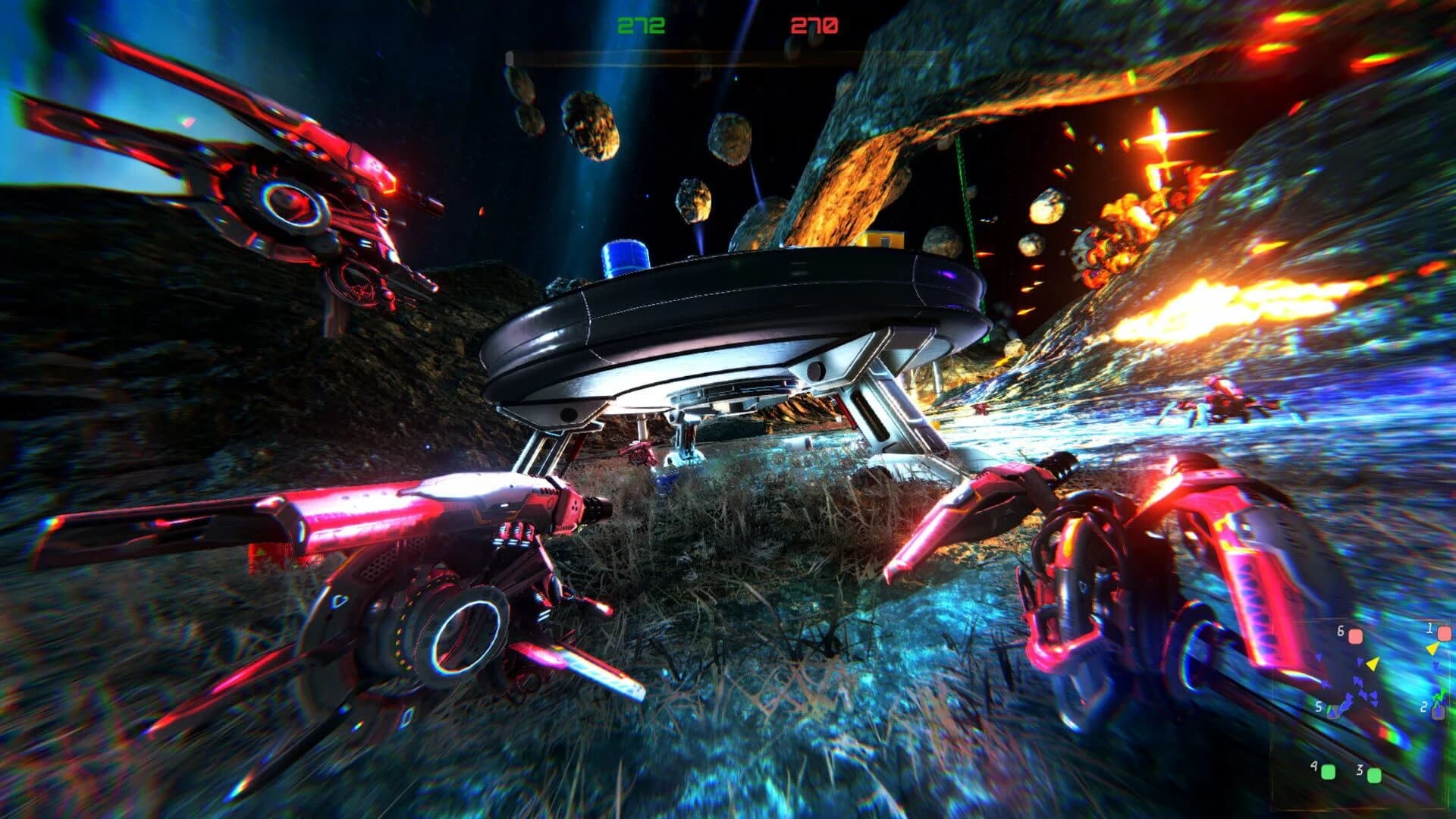
Task: Select capture point 1 on the minimap
Action: (1445, 633)
